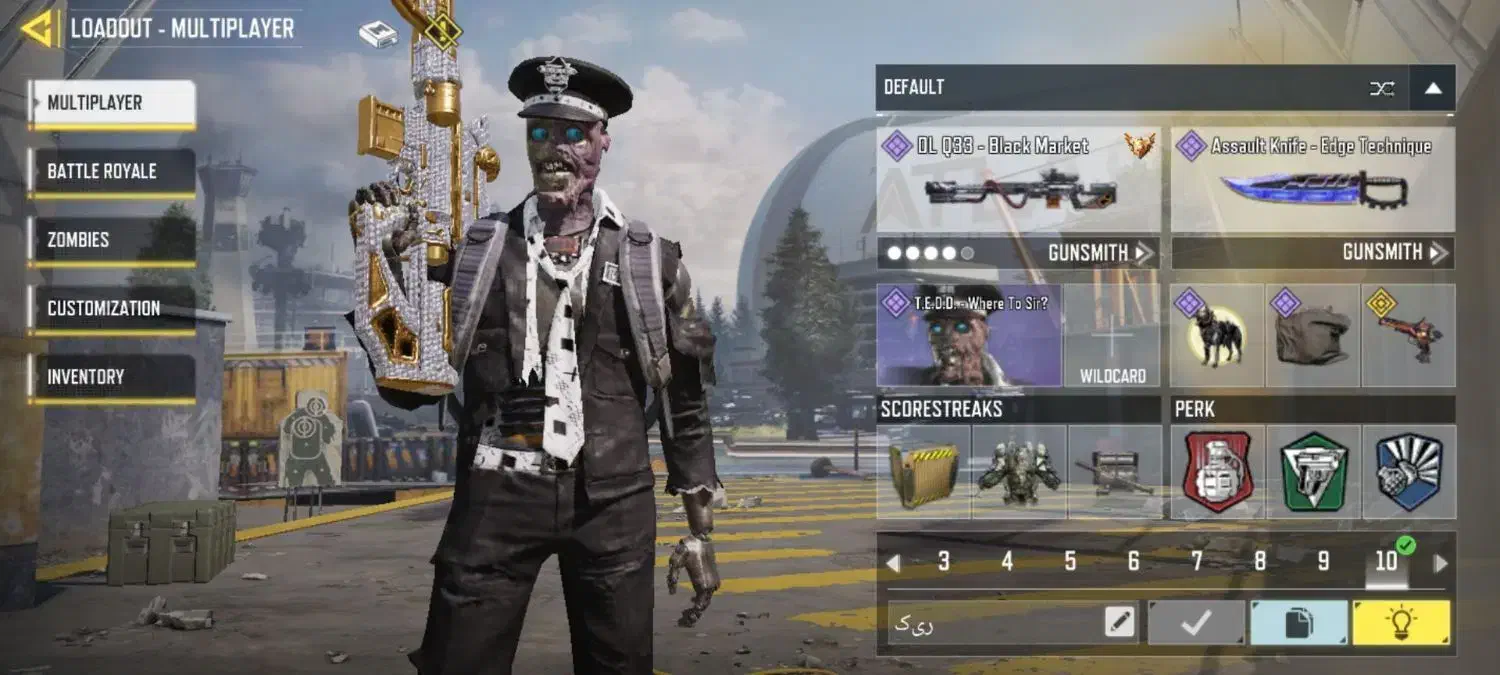Go back using the yellow arrow
This screenshot has height=675, width=1500.
pyautogui.click(x=38, y=28)
